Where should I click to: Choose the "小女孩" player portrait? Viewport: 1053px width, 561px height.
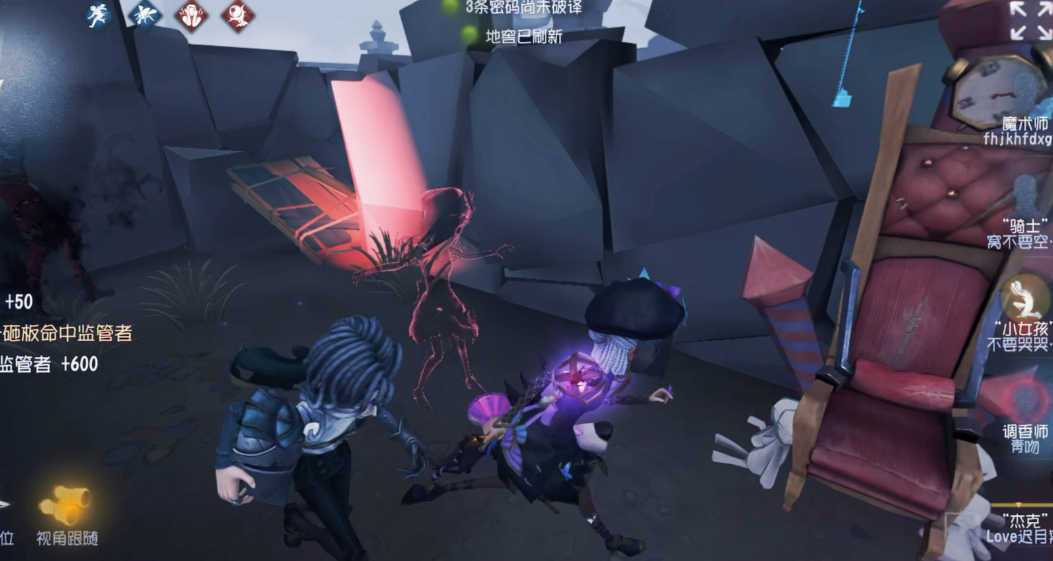click(1023, 298)
